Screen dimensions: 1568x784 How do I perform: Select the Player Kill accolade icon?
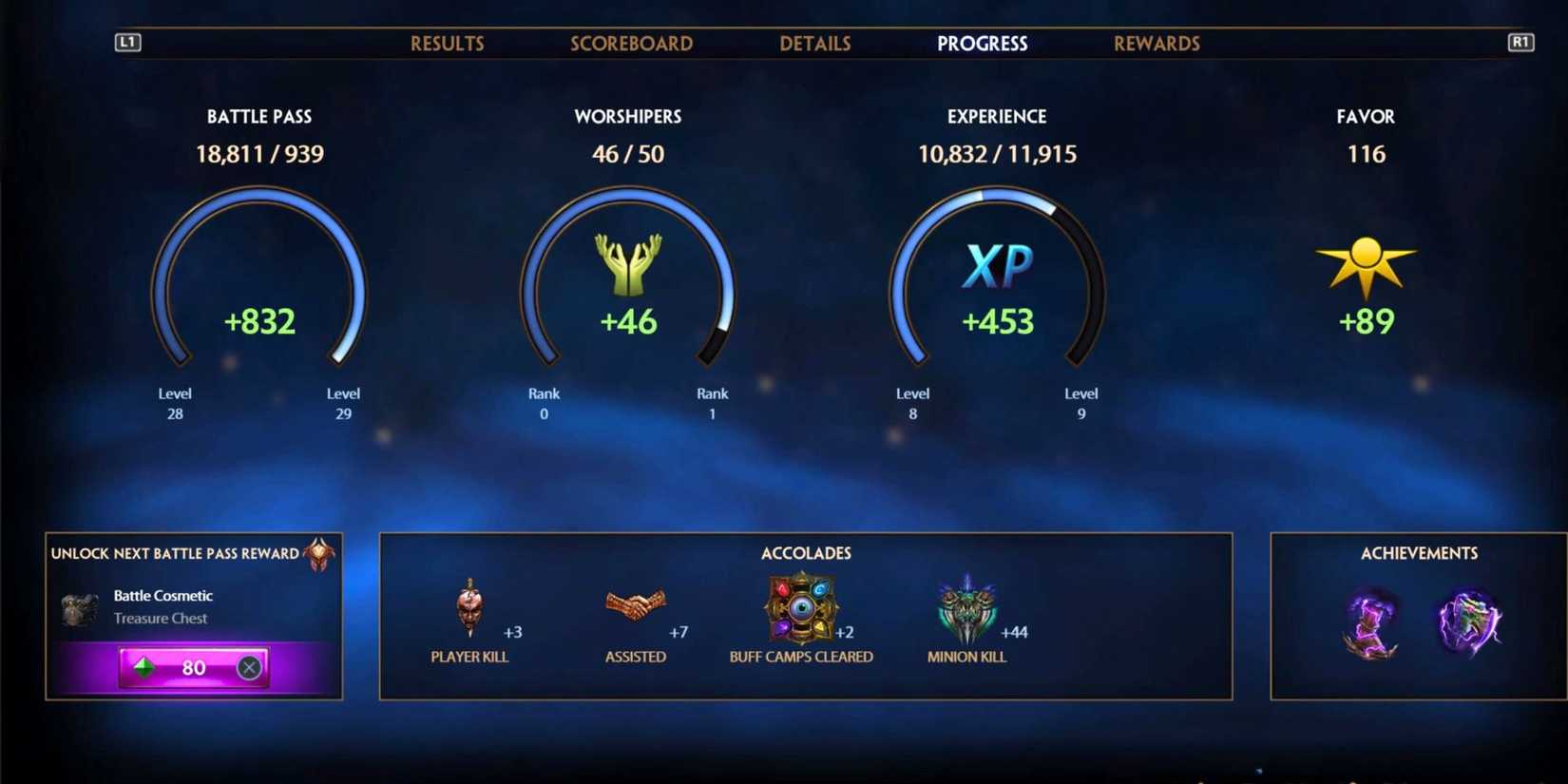(469, 605)
